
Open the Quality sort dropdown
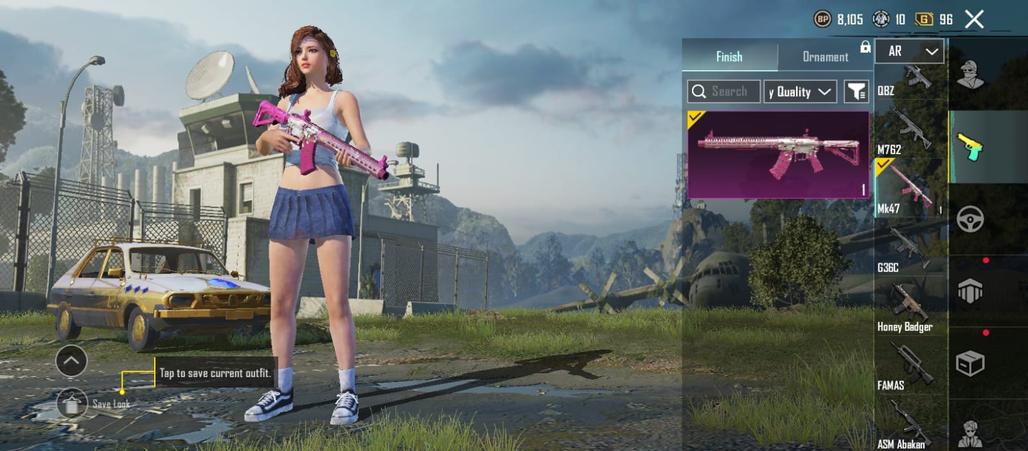tap(800, 92)
